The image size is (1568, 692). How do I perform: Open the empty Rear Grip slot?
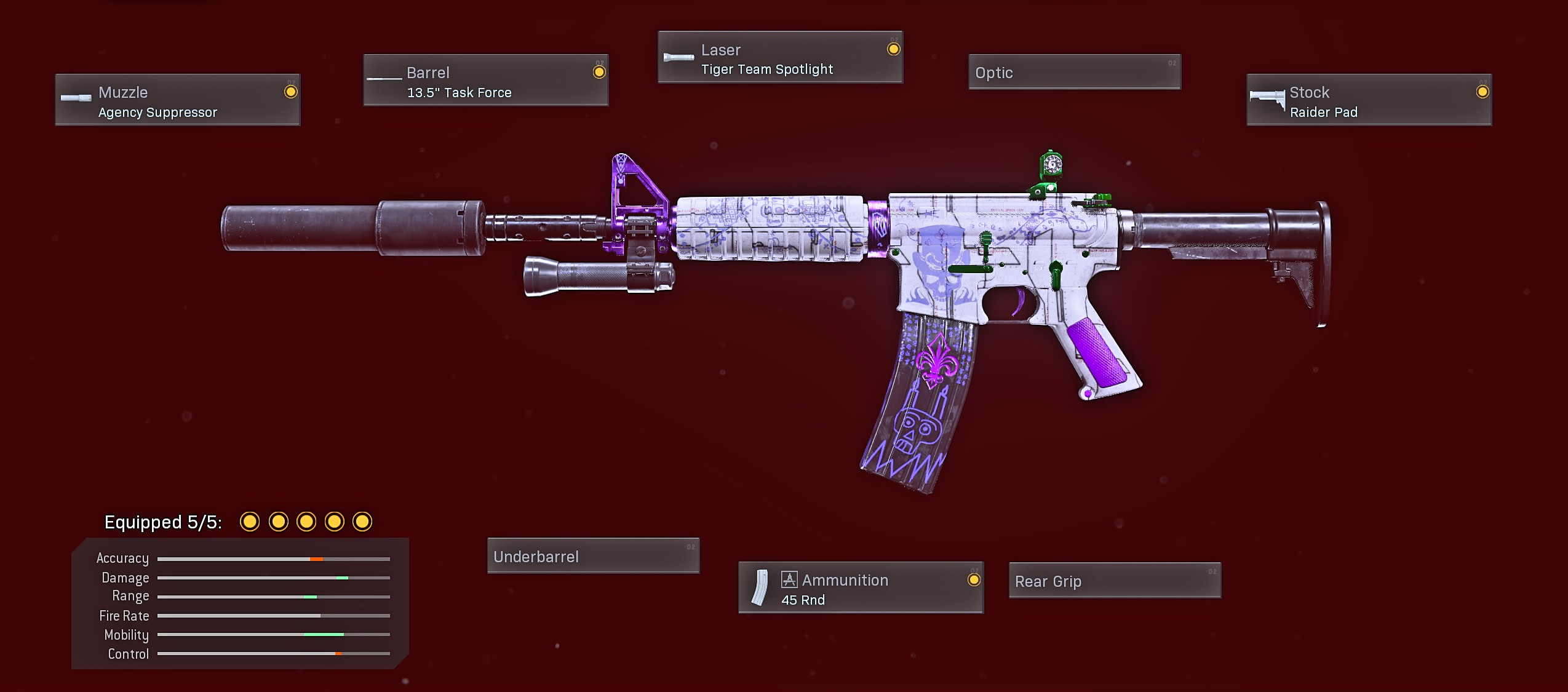(x=1115, y=581)
